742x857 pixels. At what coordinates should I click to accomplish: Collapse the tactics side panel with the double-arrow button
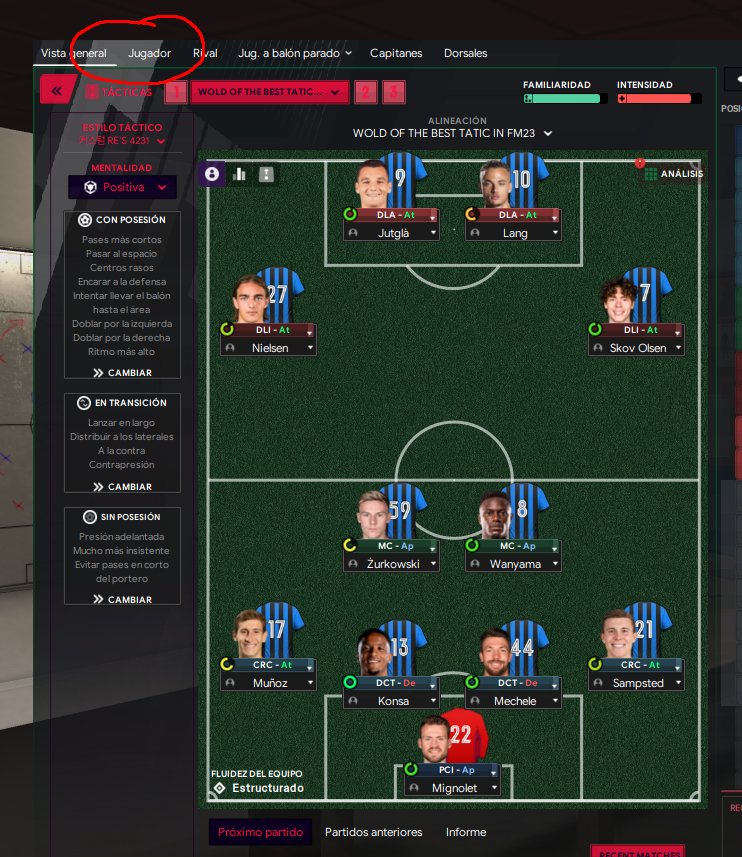56,91
